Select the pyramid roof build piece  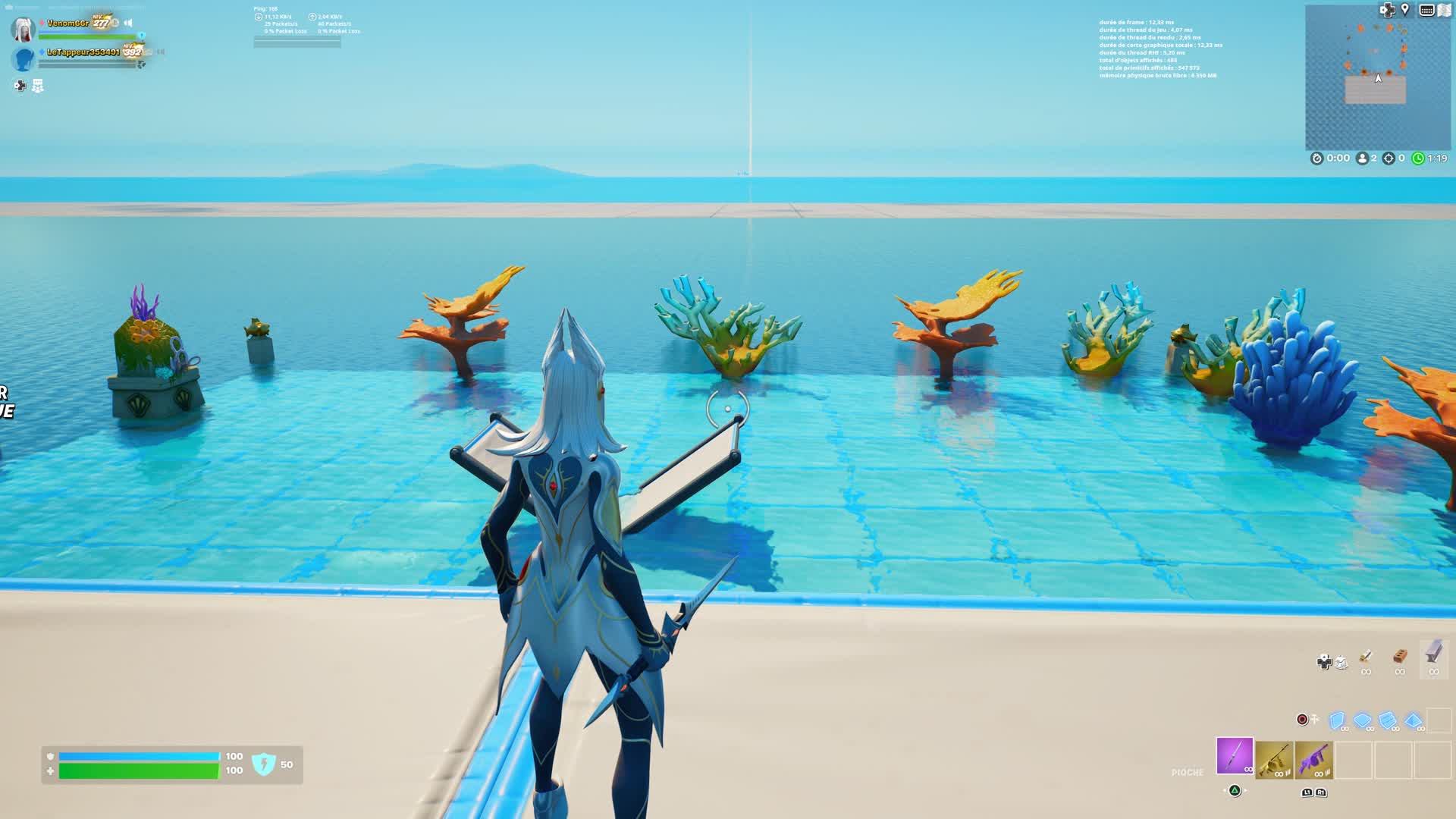coord(1412,720)
